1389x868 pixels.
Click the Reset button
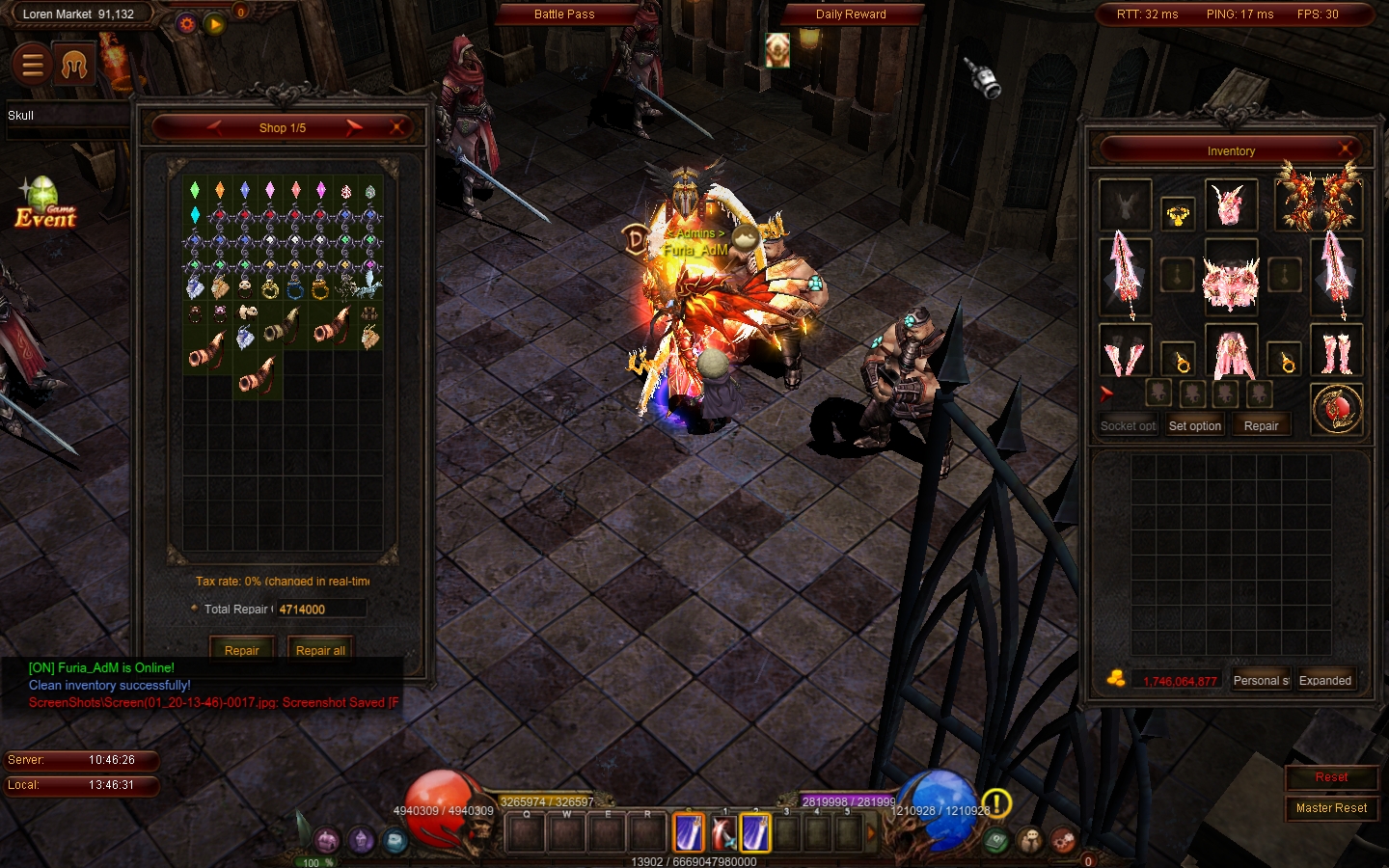pyautogui.click(x=1331, y=777)
